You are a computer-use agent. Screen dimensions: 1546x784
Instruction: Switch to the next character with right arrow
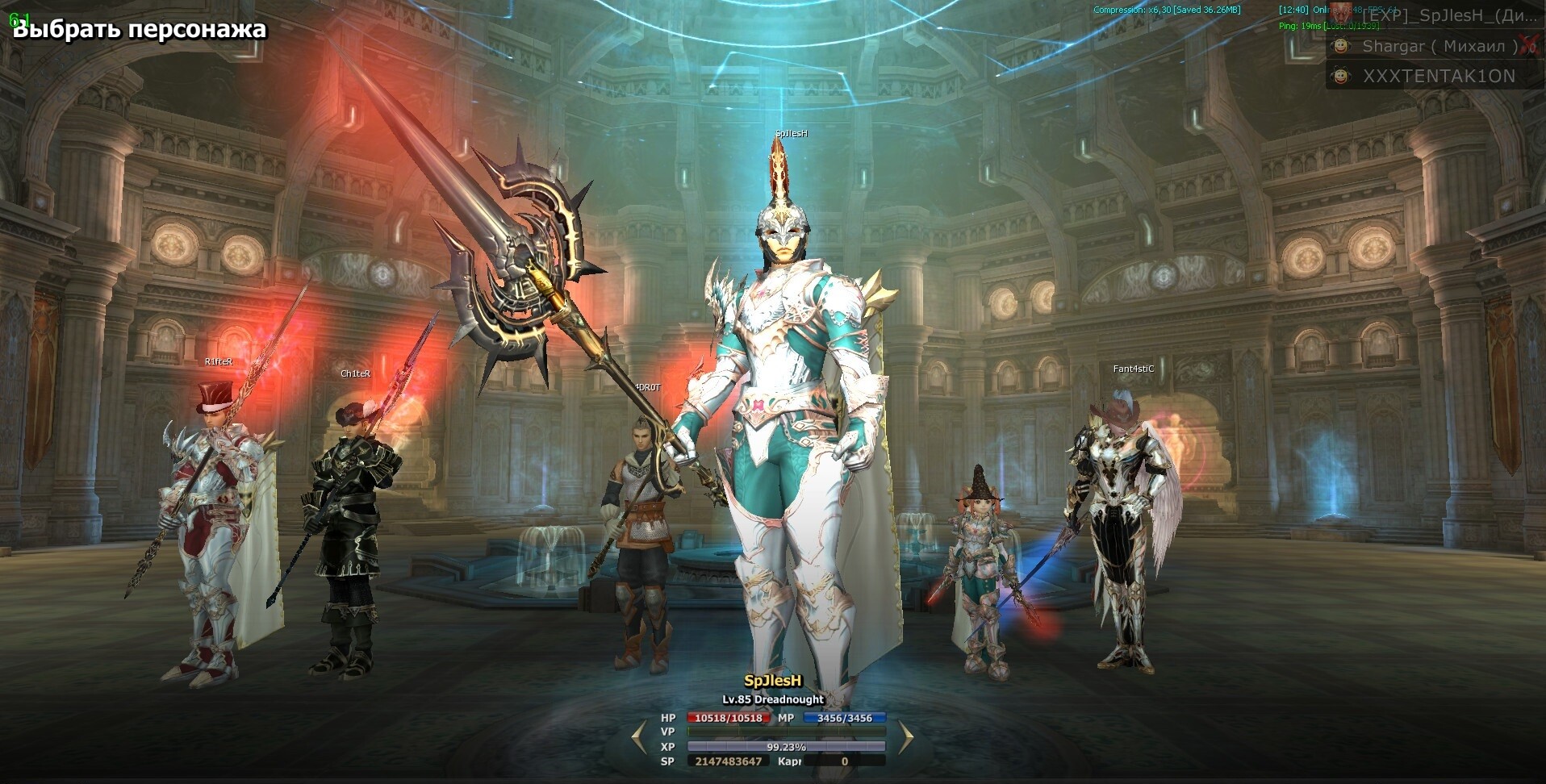[x=905, y=737]
